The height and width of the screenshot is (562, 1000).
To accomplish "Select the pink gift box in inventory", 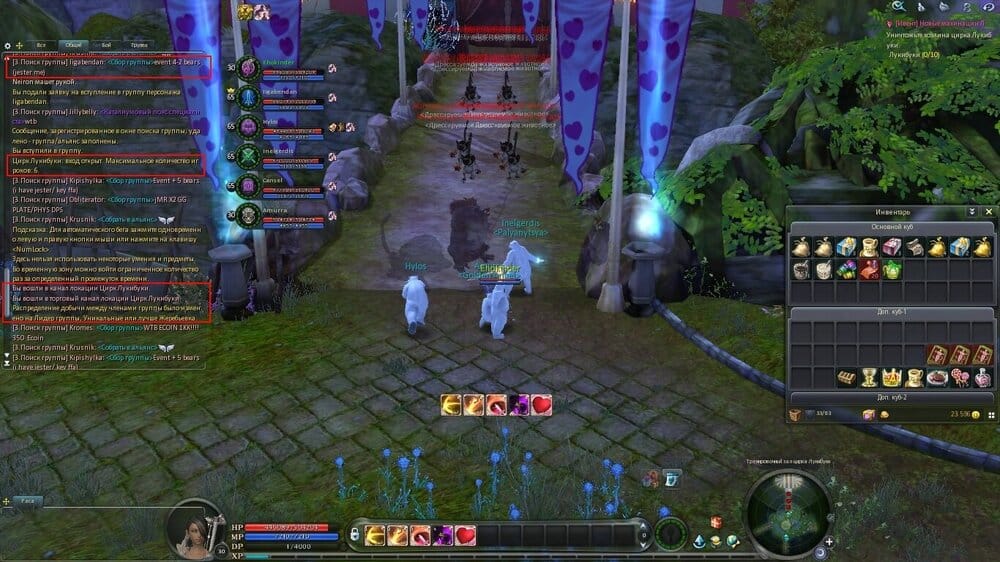I will pos(891,247).
